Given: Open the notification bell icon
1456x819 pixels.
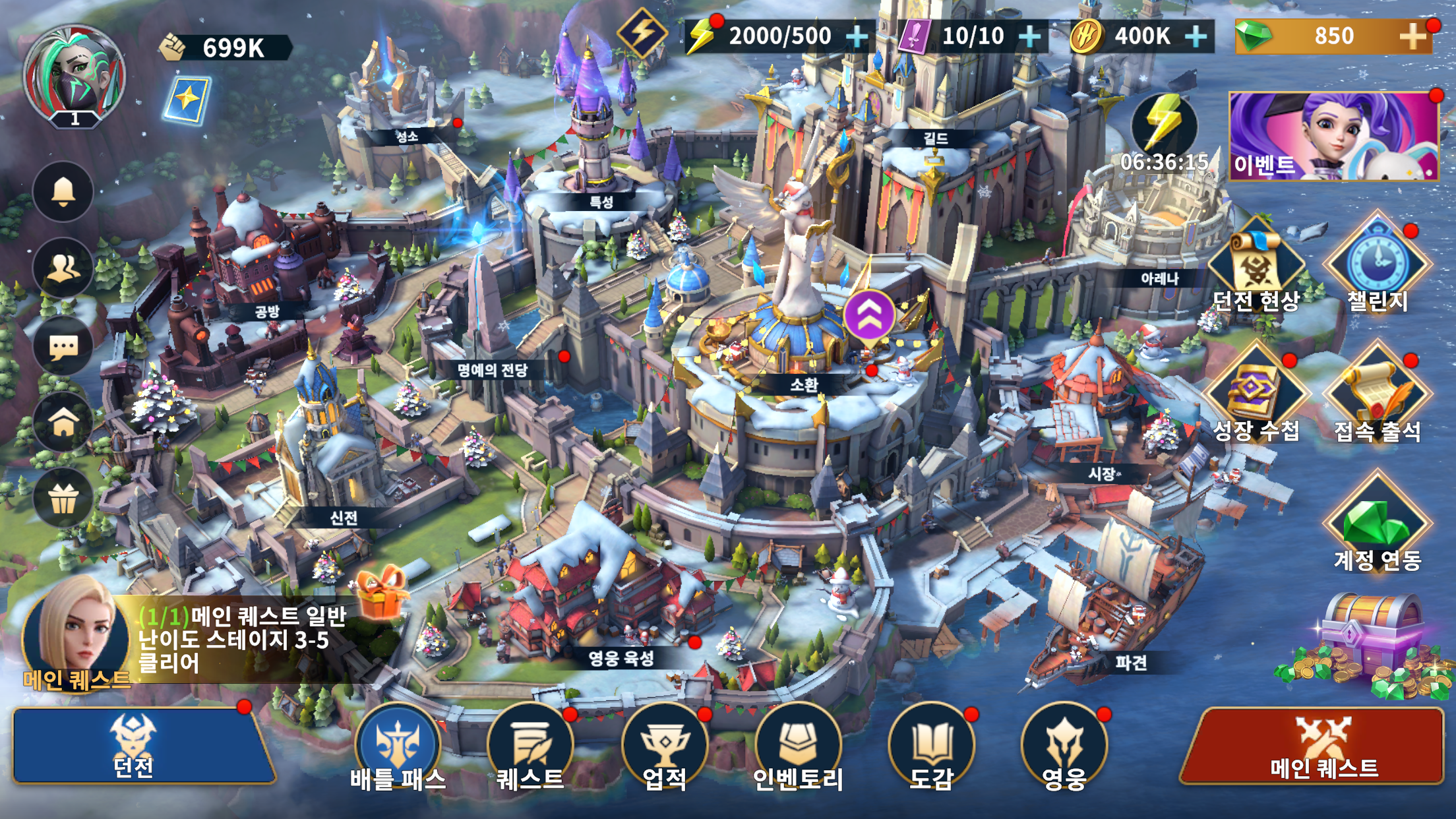Looking at the screenshot, I should pyautogui.click(x=63, y=191).
